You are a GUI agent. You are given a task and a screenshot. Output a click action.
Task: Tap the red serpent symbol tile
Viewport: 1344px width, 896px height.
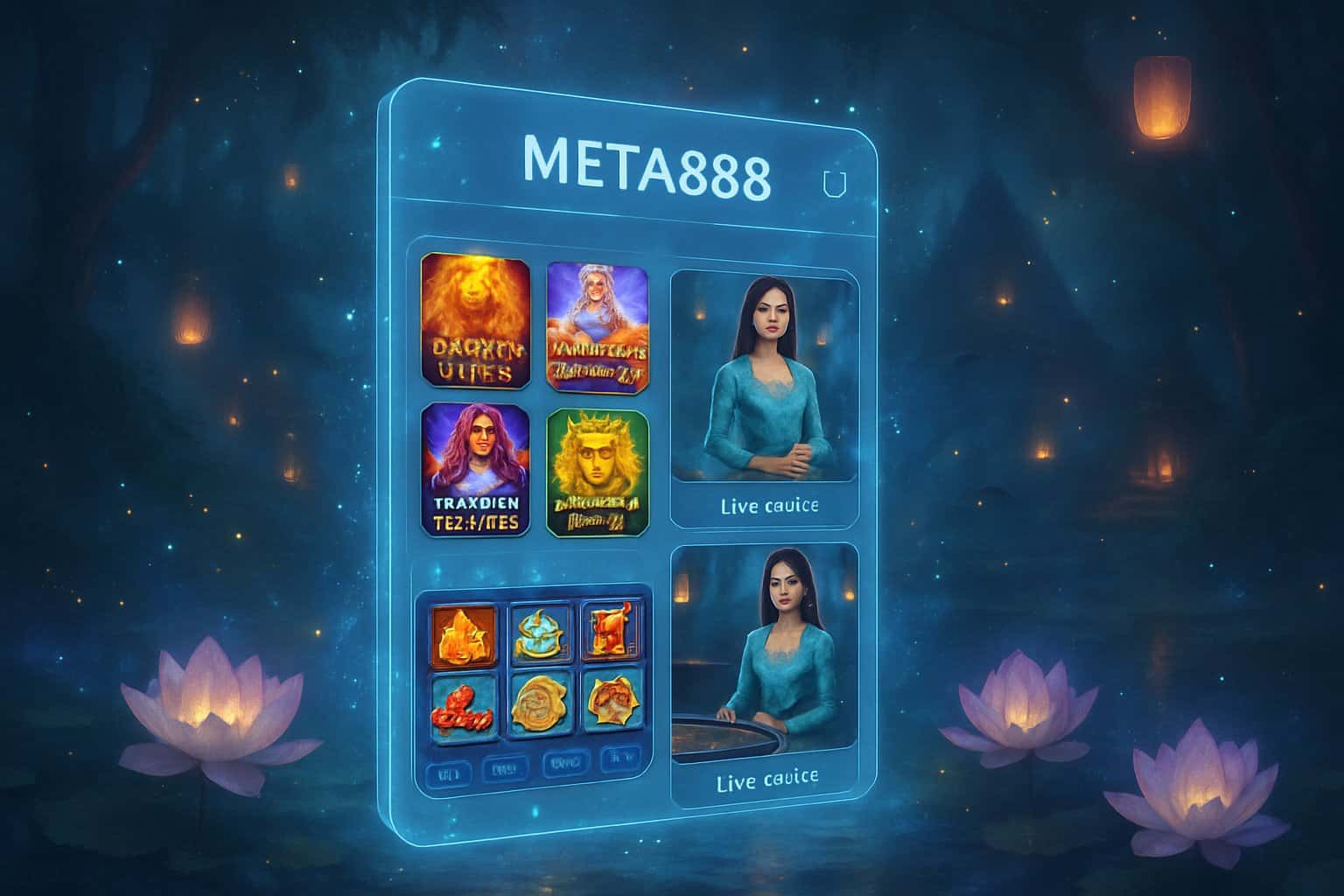pos(463,701)
